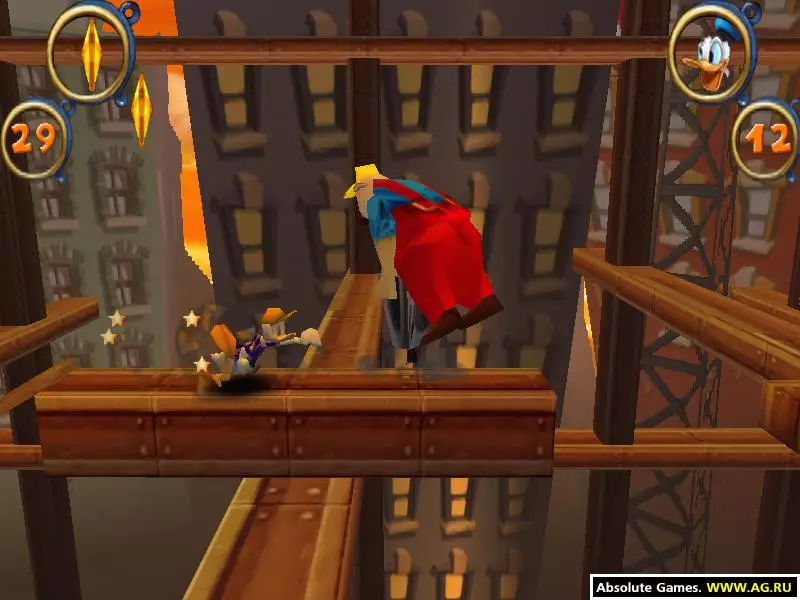Open the WWW.AG.RU watermark link
The width and height of the screenshot is (800, 600).
coord(751,588)
